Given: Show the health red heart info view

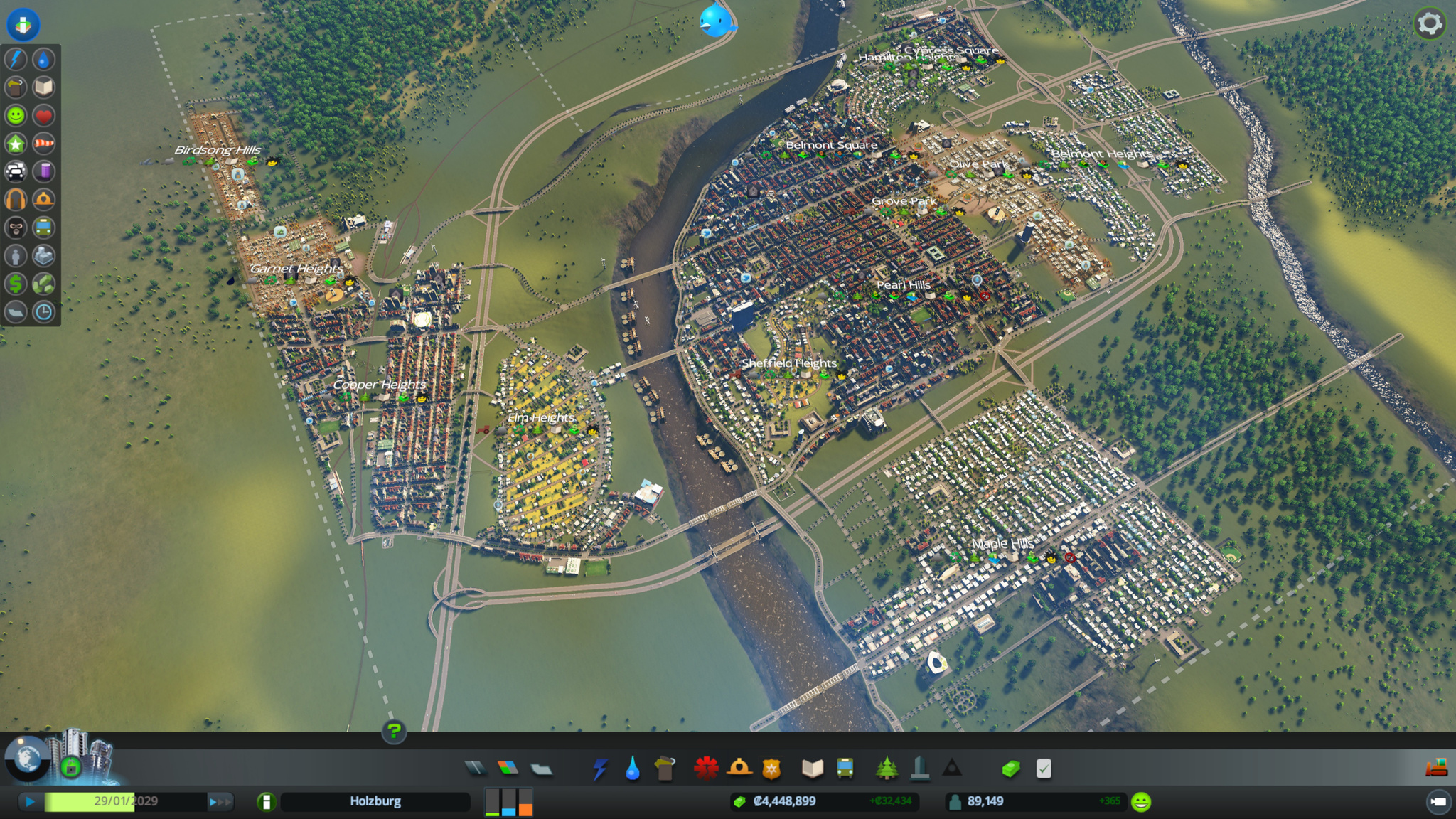Looking at the screenshot, I should pos(43,115).
